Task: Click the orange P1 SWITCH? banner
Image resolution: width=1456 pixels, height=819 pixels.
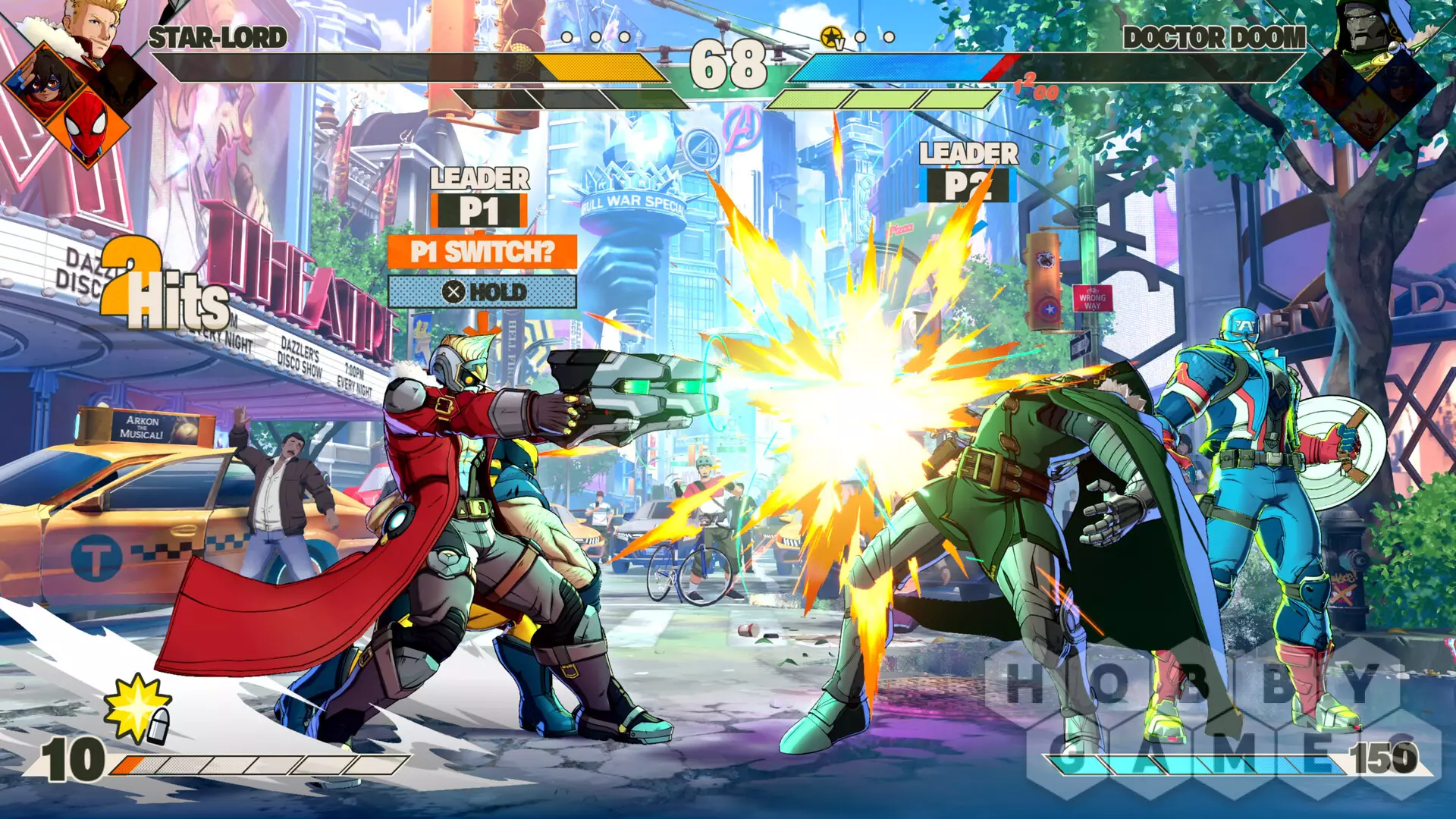Action: tap(482, 252)
